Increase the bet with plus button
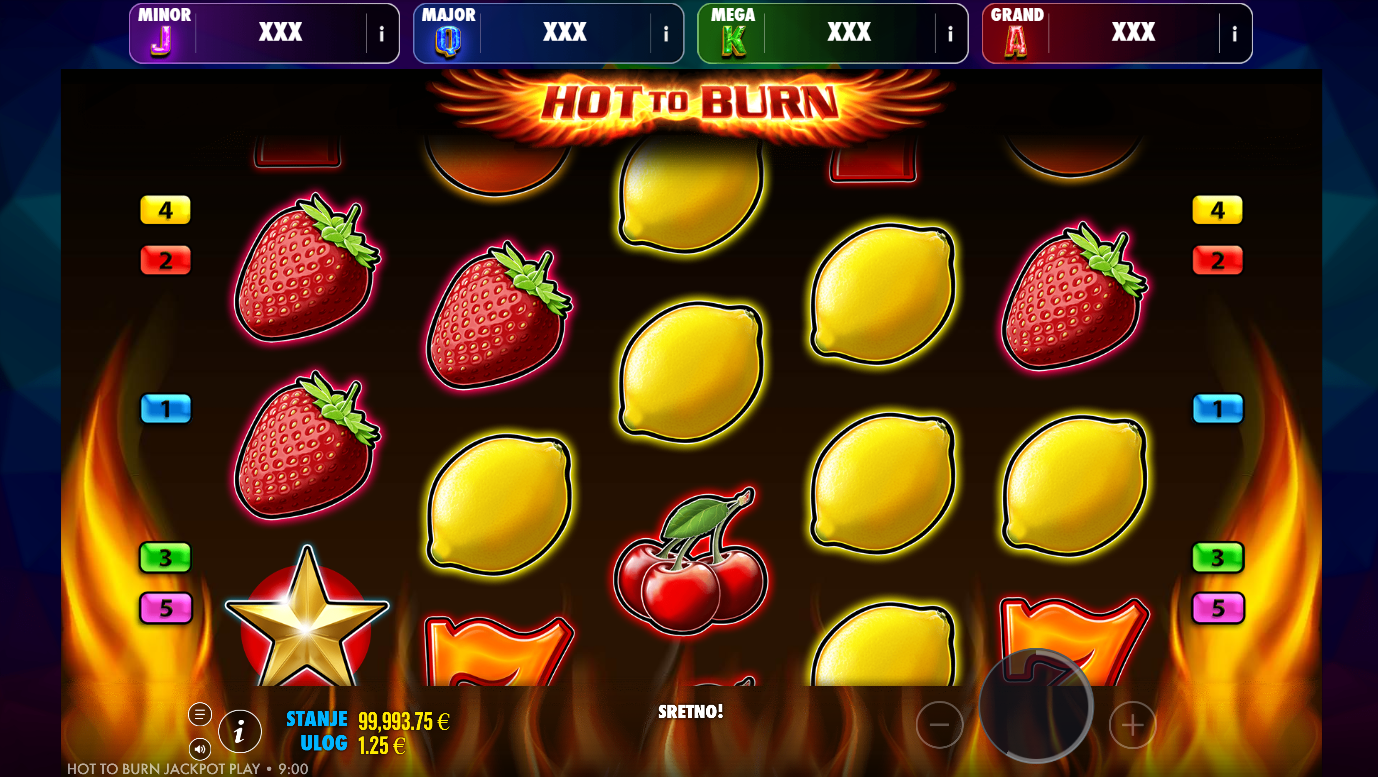The height and width of the screenshot is (777, 1378). (x=1132, y=725)
